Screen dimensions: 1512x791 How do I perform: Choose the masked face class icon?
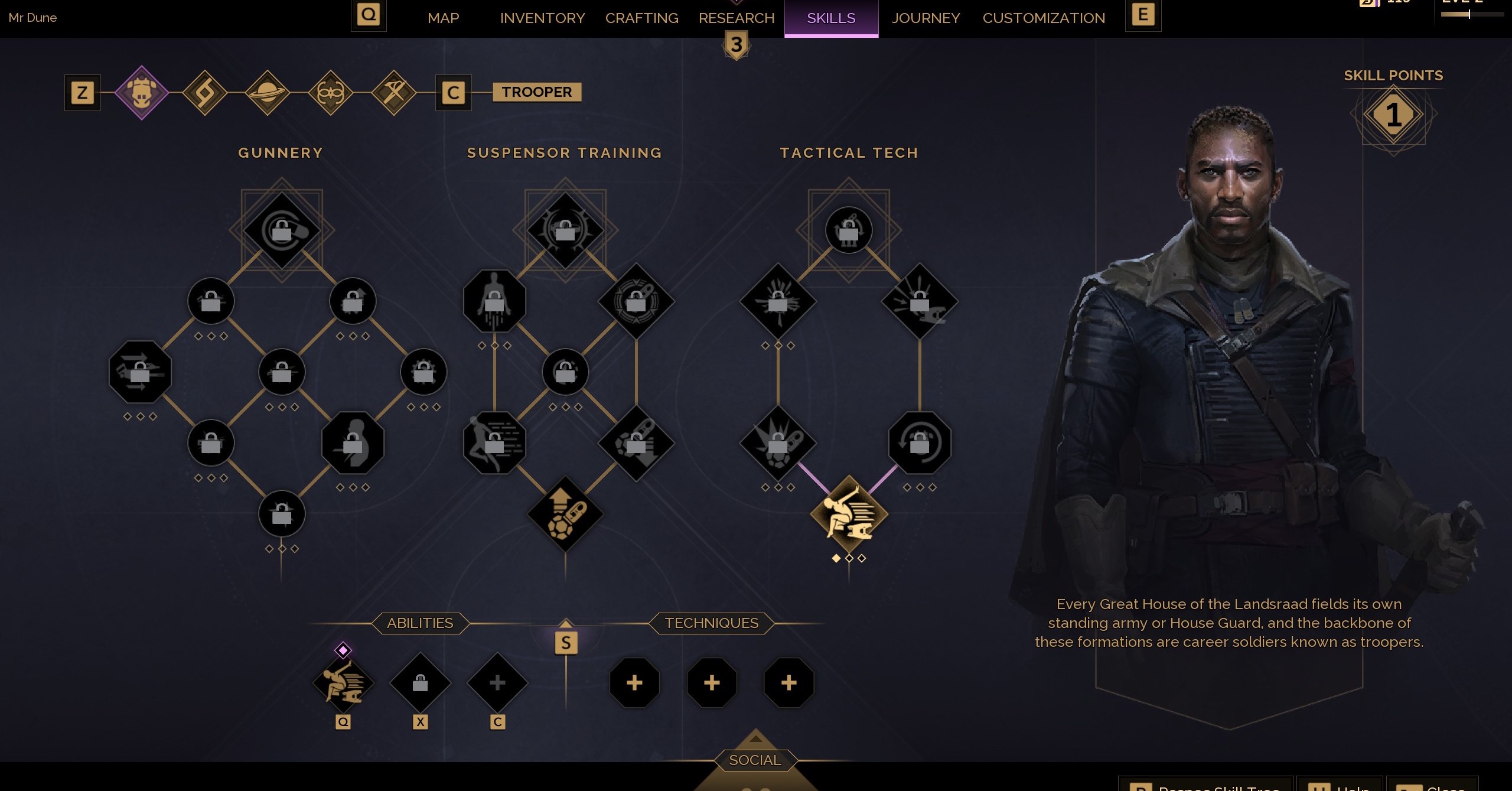click(x=331, y=93)
